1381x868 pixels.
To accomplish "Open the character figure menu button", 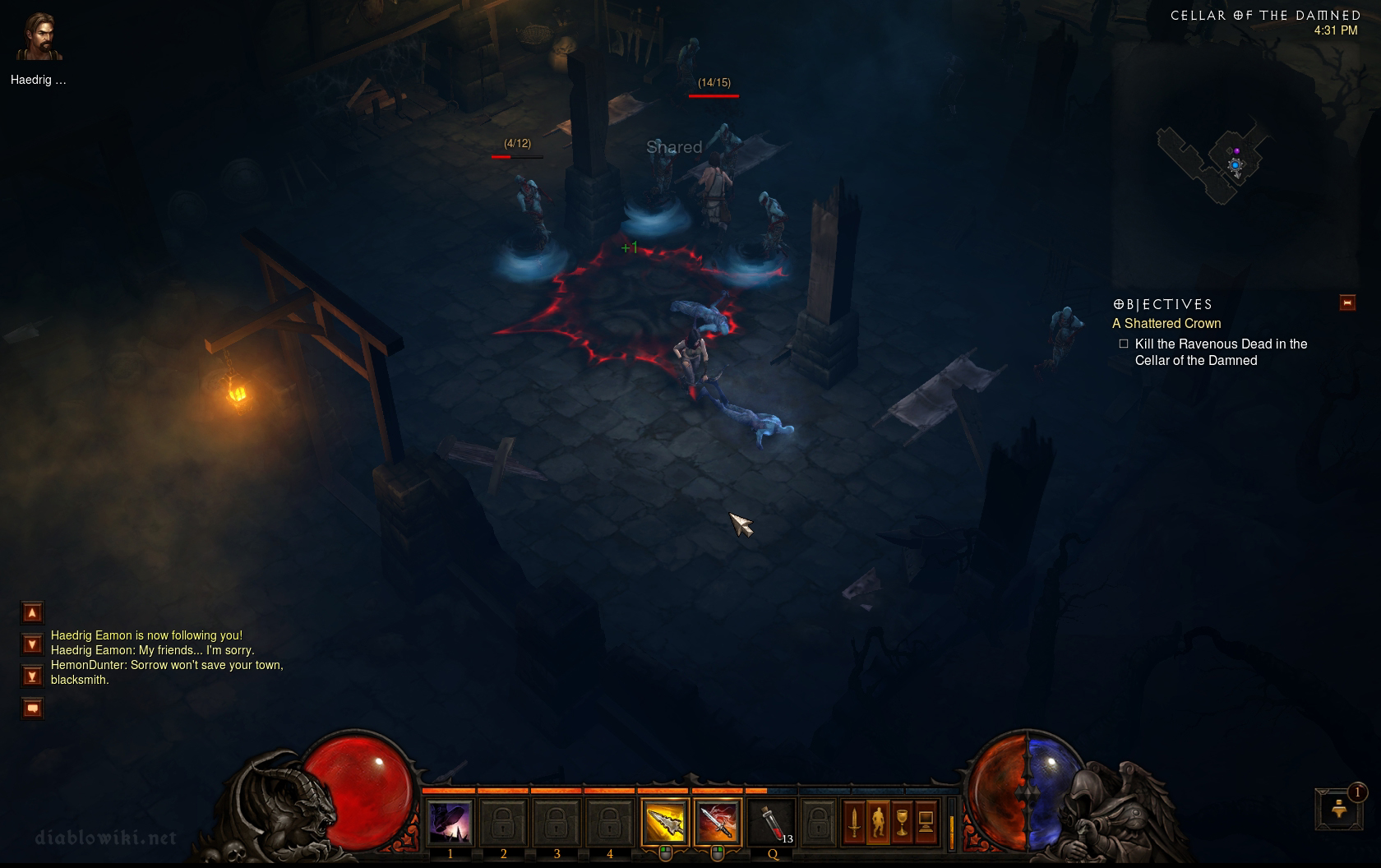I will click(878, 822).
